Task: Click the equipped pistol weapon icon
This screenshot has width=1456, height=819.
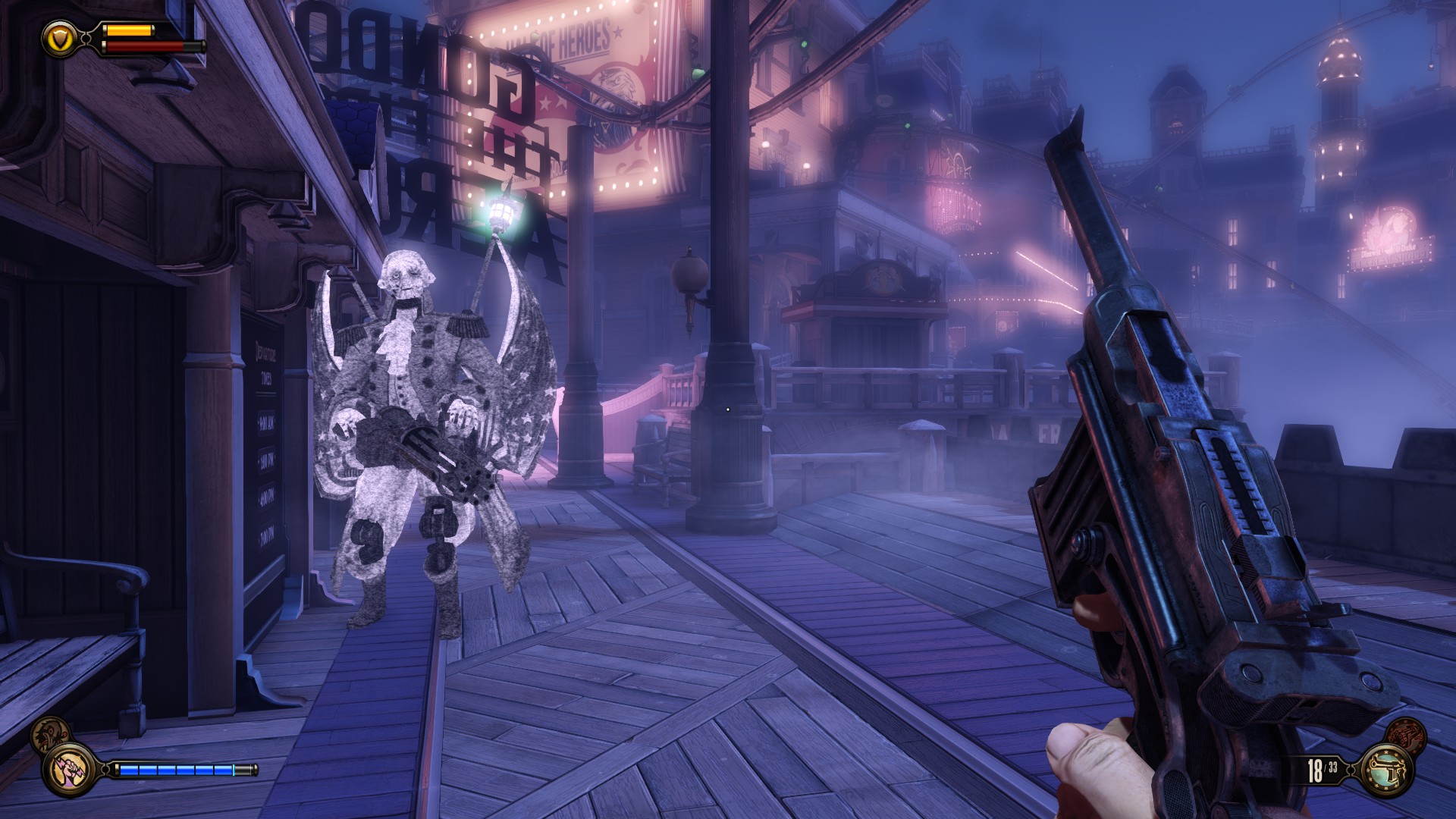Action: coord(1387,770)
